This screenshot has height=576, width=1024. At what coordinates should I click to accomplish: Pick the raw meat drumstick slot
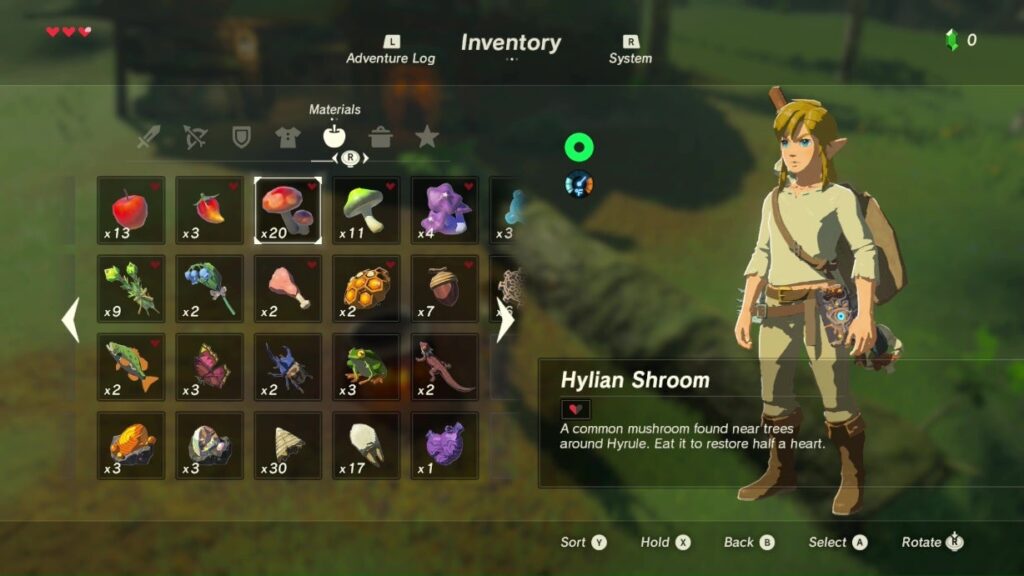tap(288, 288)
